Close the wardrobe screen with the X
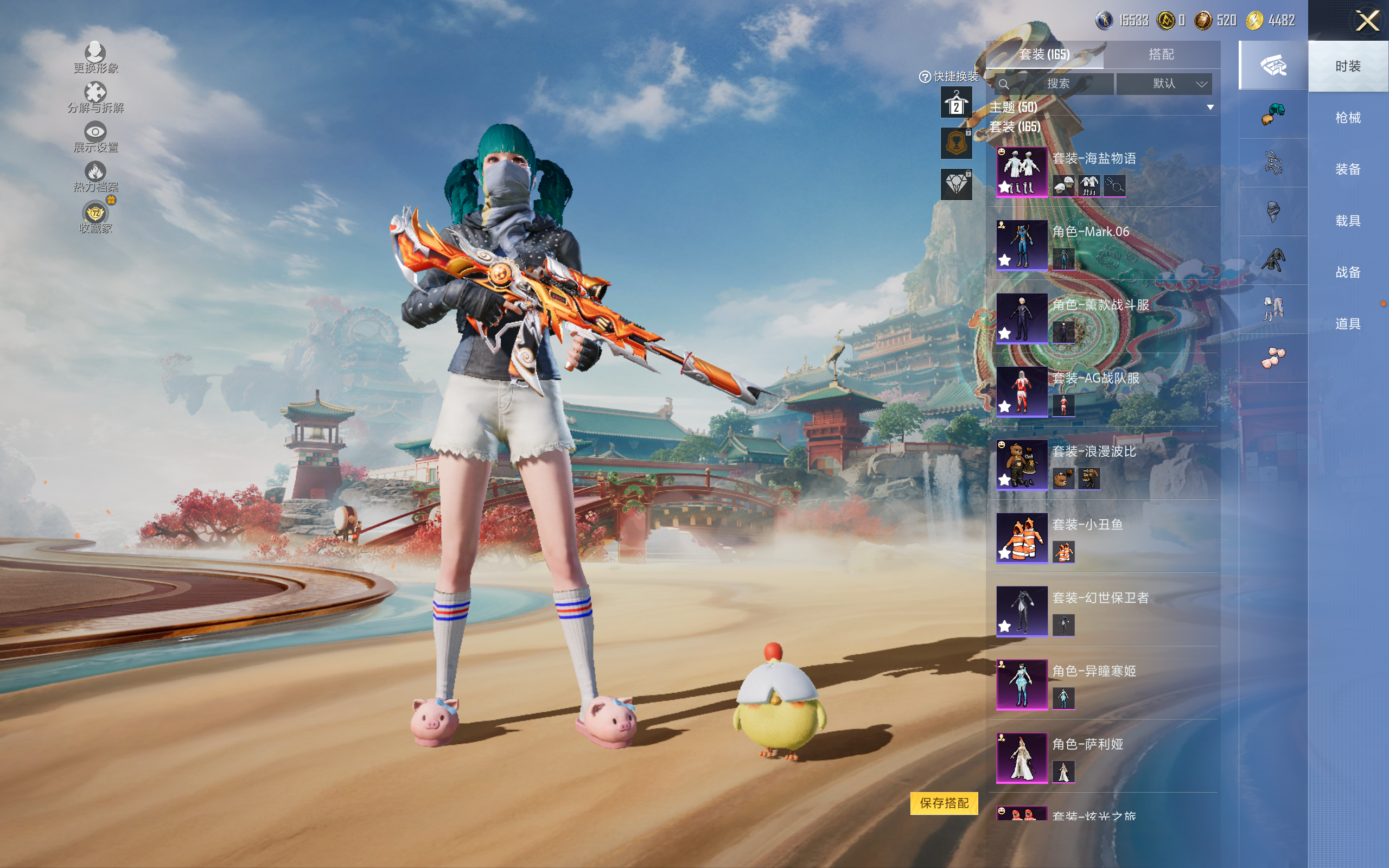 1367,21
